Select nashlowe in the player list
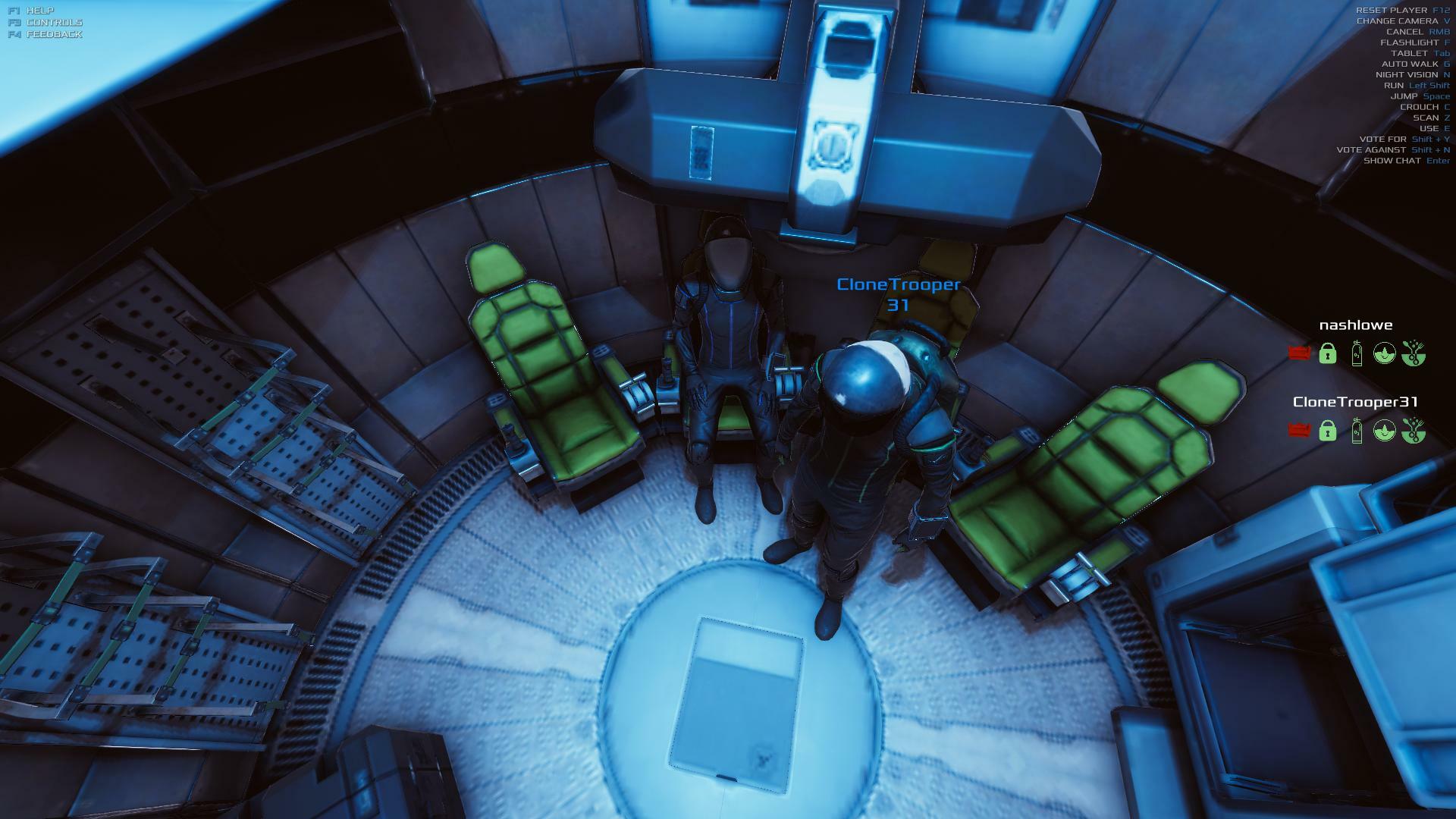Viewport: 1456px width, 819px height. point(1356,325)
